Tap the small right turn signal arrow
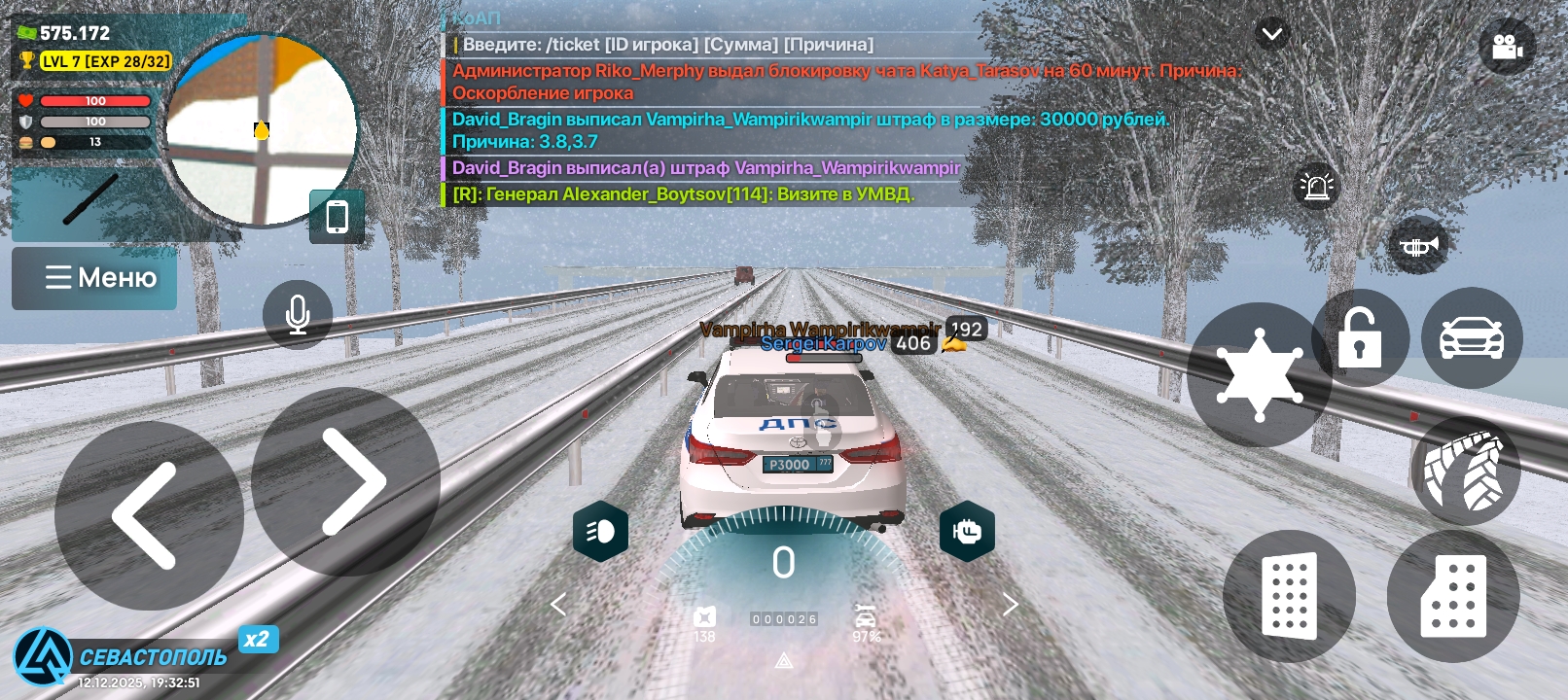The image size is (1568, 700). click(1011, 605)
